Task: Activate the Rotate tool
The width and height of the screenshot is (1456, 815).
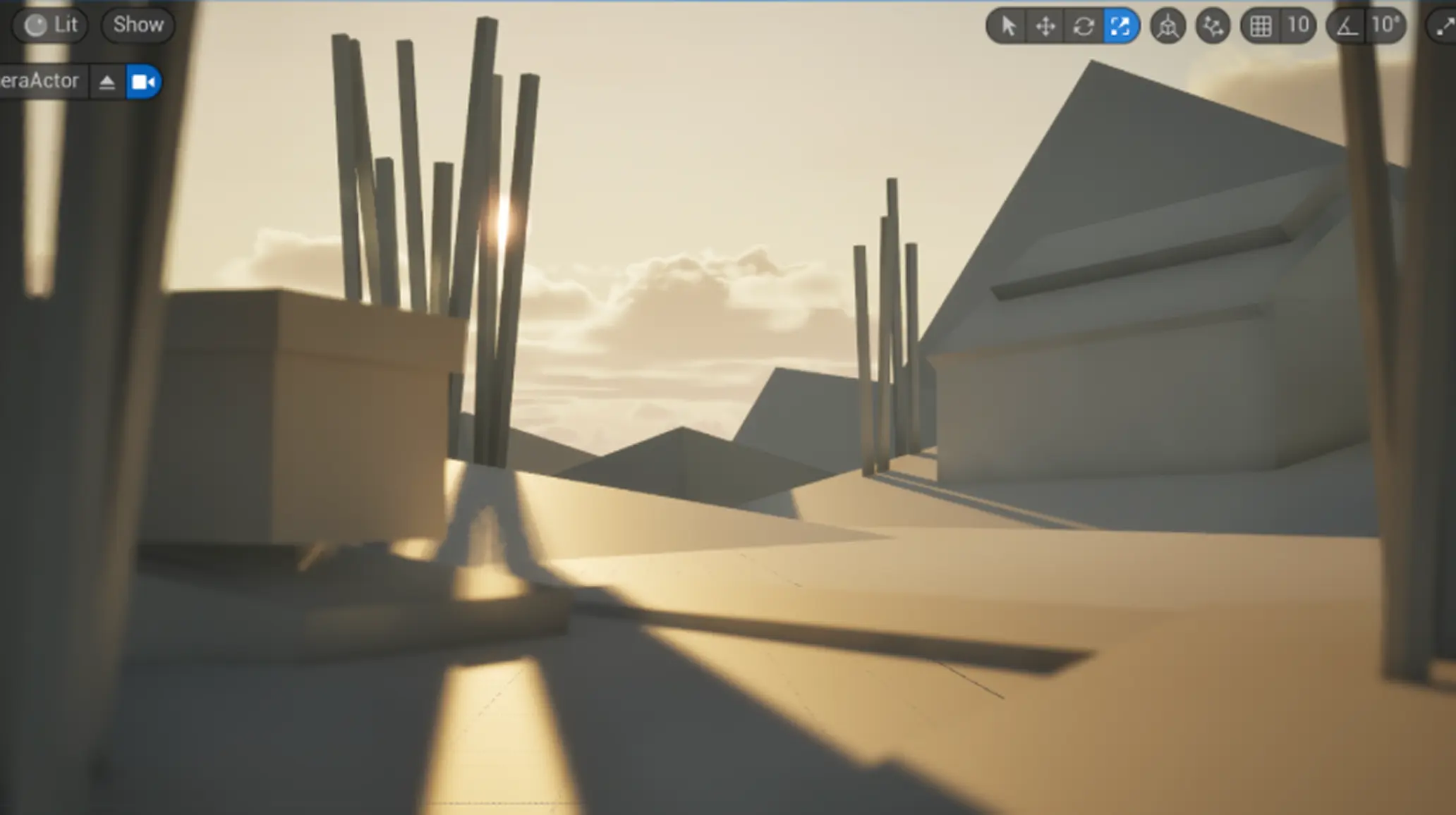Action: [x=1083, y=25]
